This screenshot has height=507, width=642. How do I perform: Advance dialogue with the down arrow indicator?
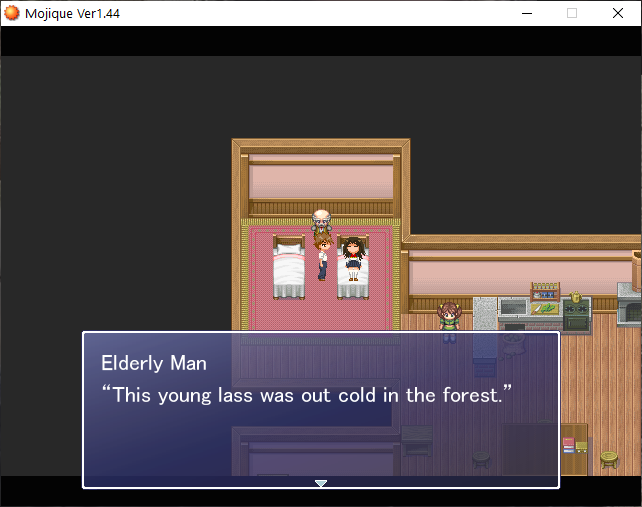coord(321,483)
